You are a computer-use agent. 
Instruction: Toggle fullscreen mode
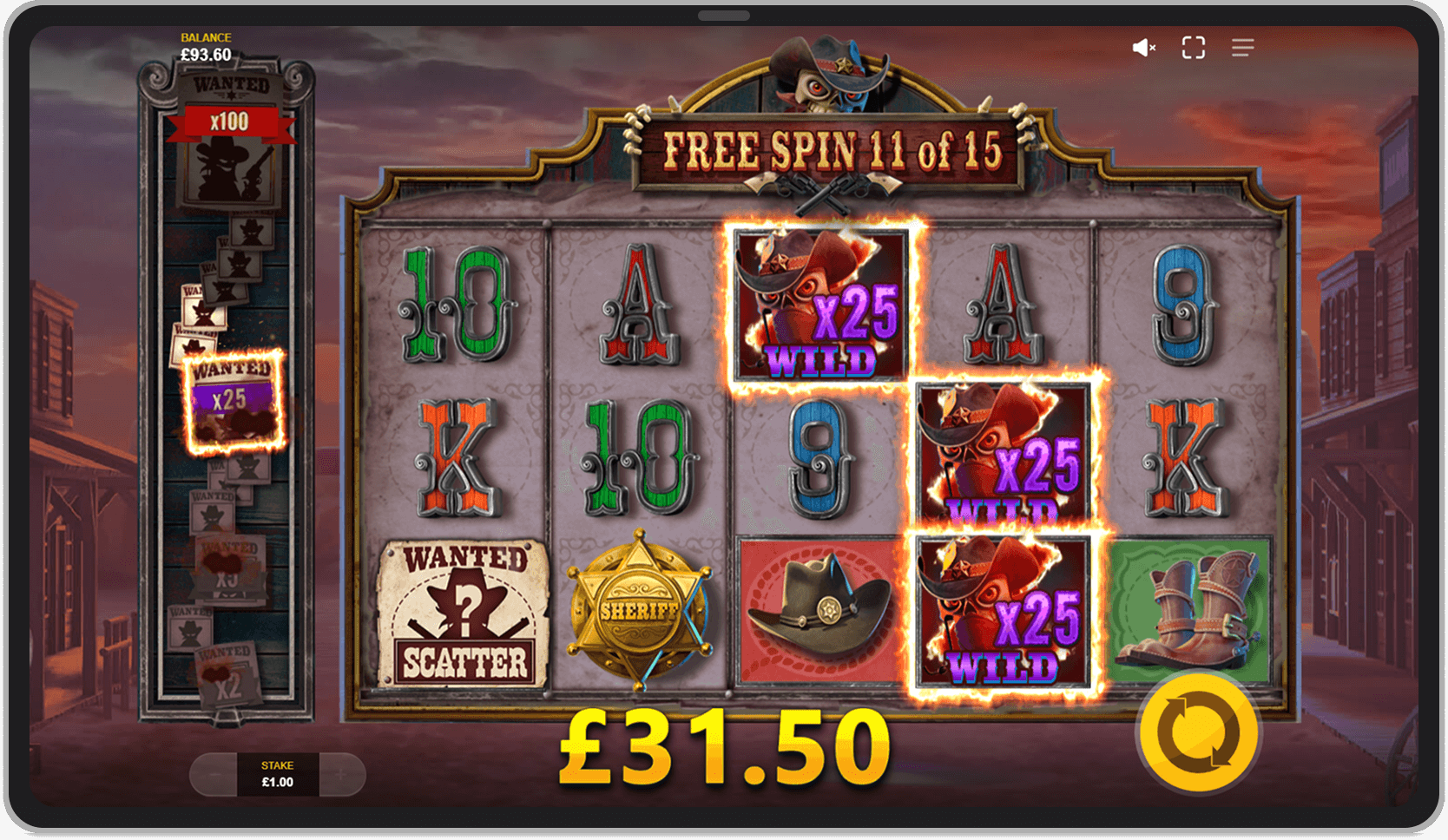tap(1194, 47)
